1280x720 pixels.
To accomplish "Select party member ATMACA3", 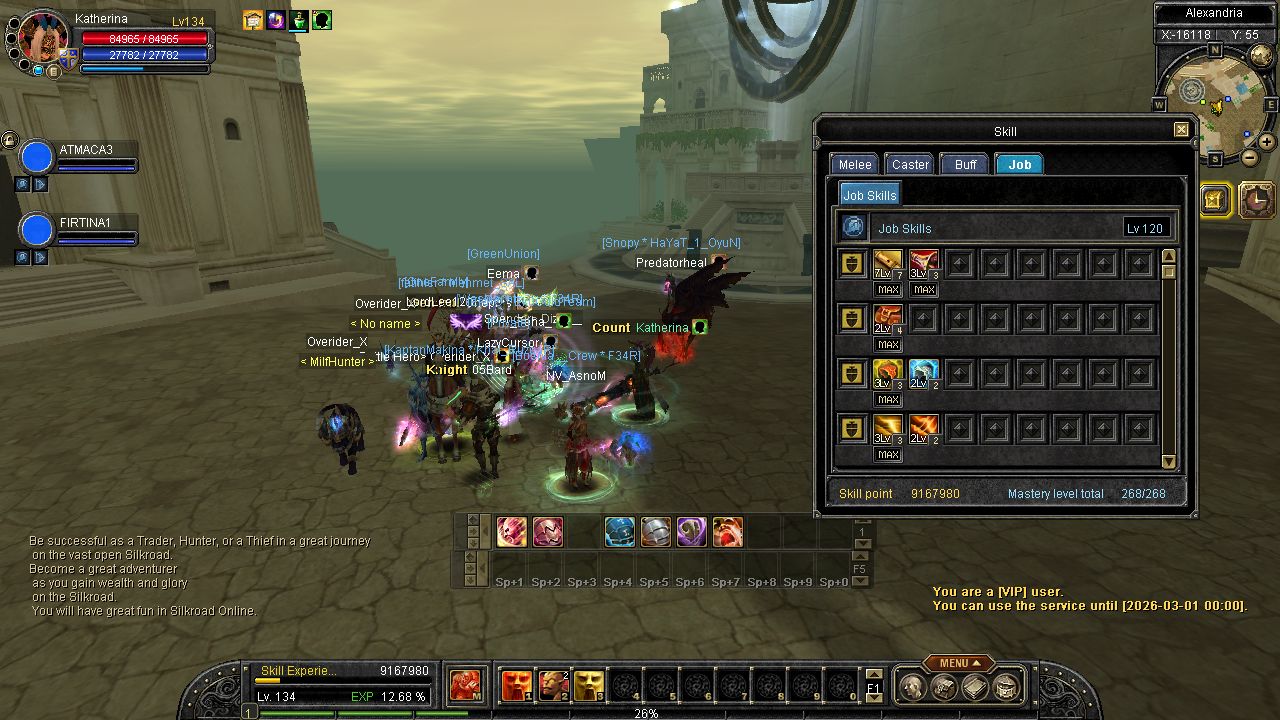I will (x=85, y=150).
